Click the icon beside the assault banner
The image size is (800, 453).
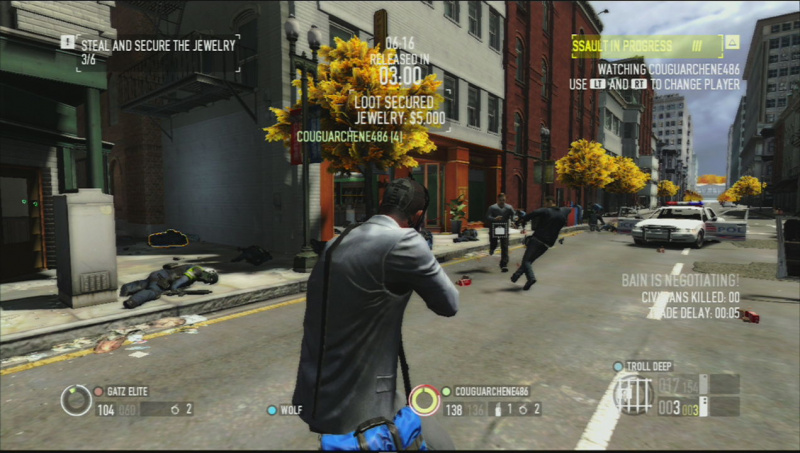point(732,43)
